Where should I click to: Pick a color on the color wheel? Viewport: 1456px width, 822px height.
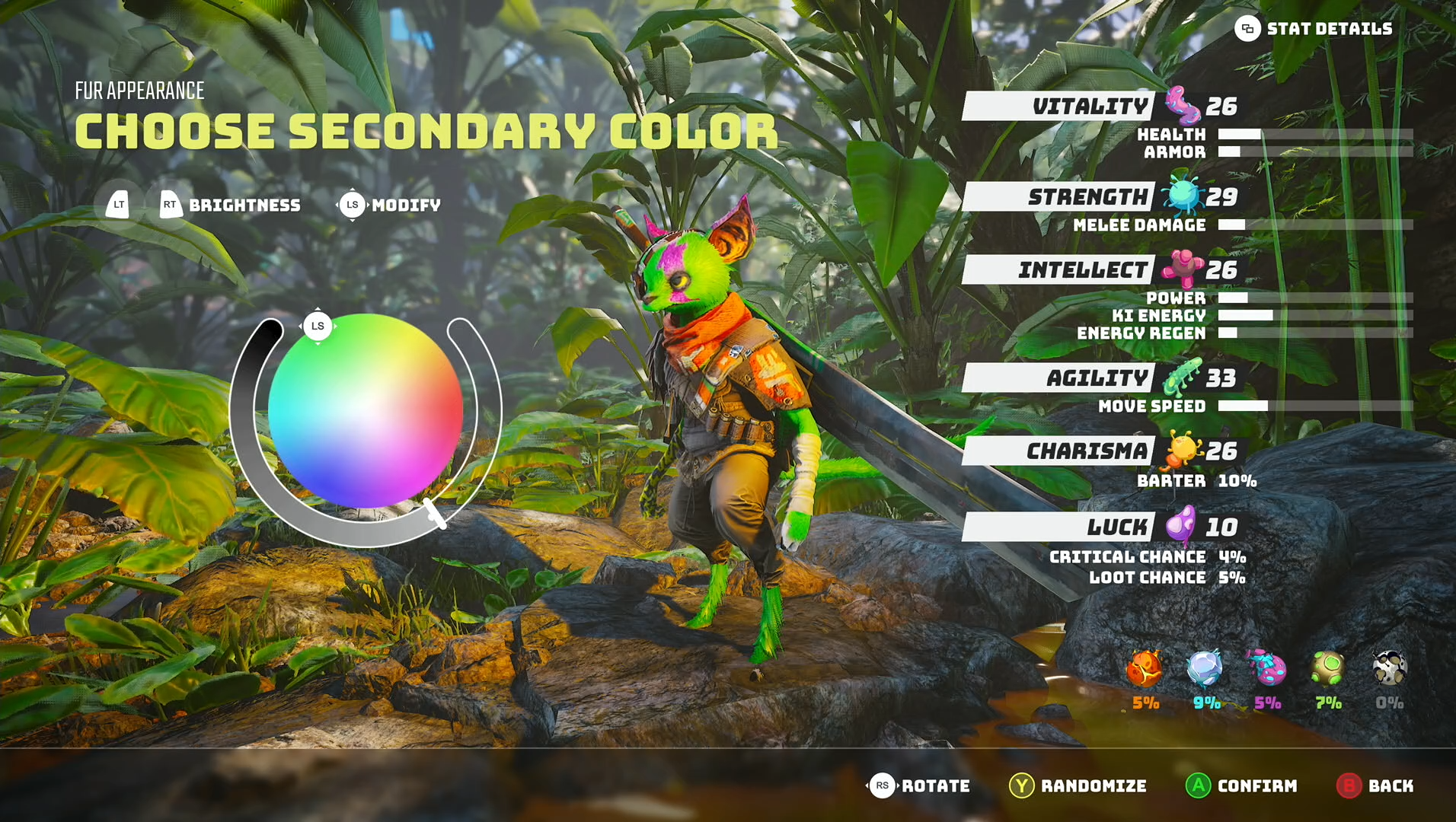pyautogui.click(x=366, y=411)
